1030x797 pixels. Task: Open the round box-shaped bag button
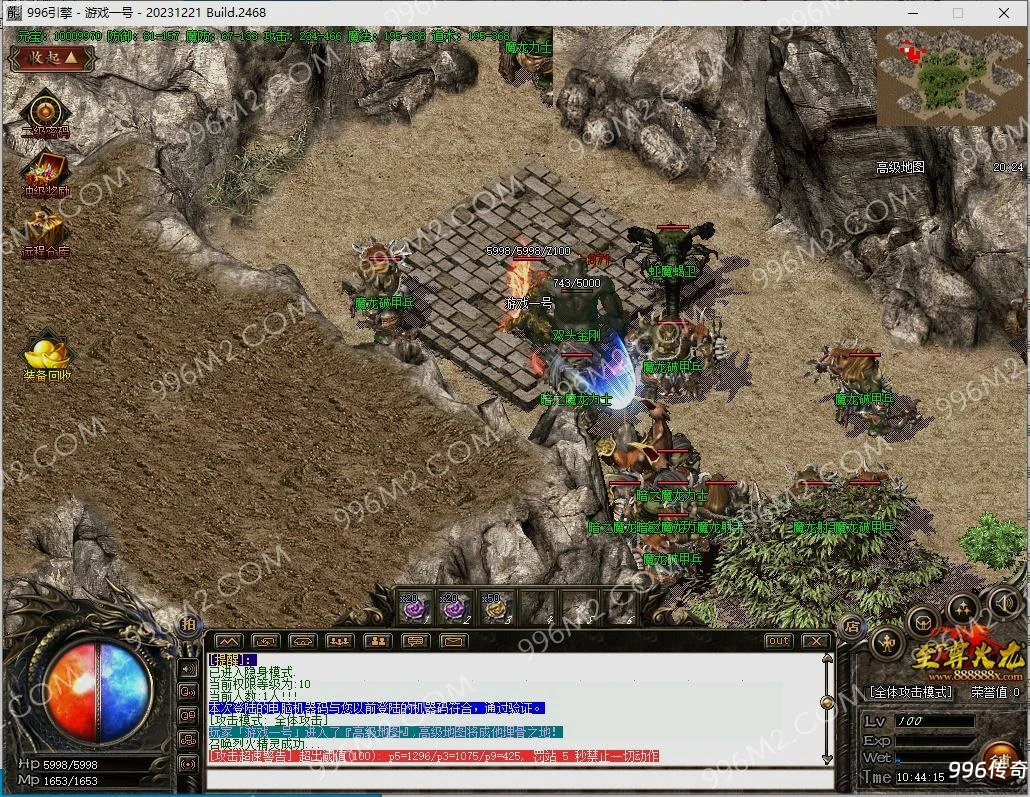point(922,621)
